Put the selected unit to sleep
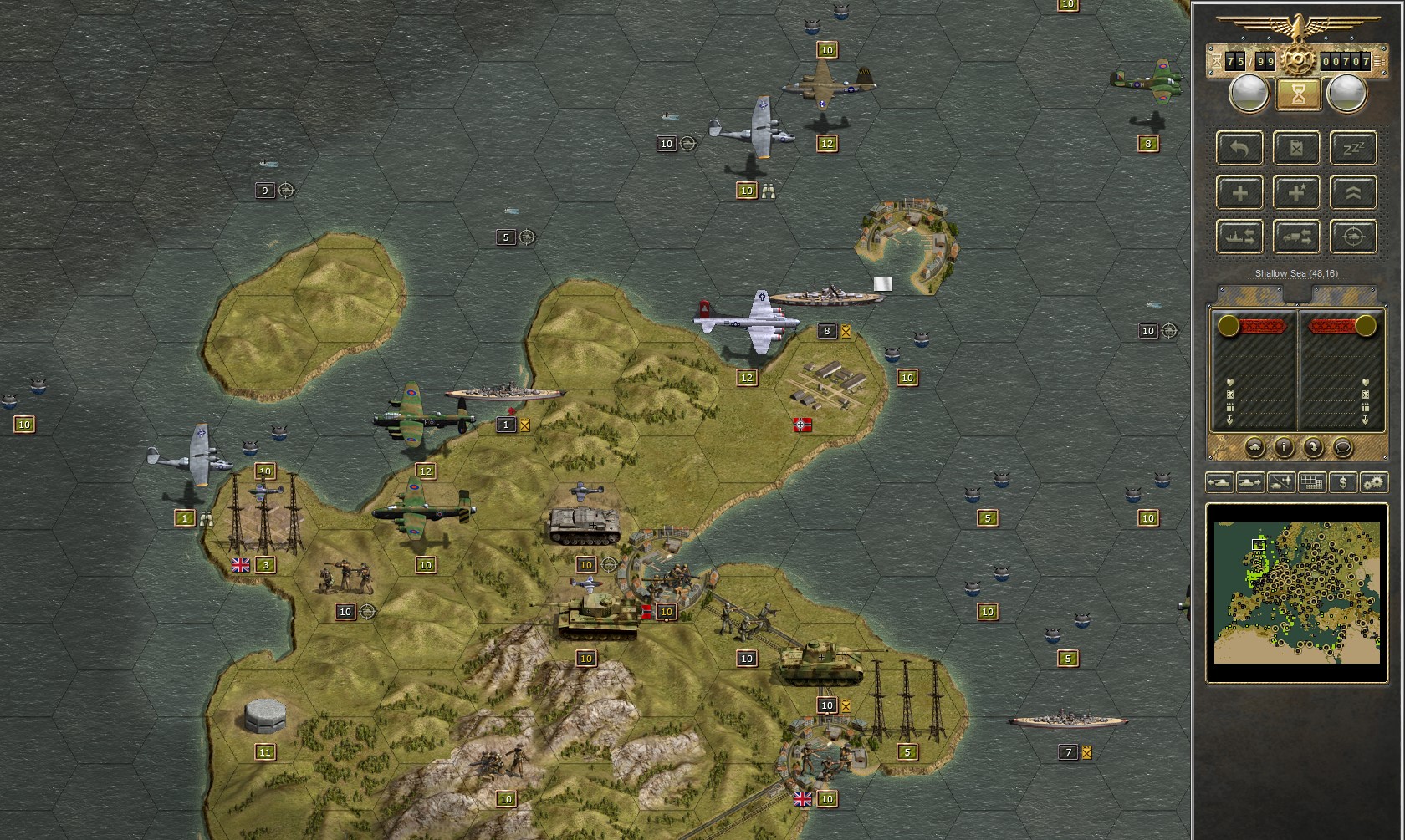Screen dimensions: 1405x840 (x=1353, y=149)
